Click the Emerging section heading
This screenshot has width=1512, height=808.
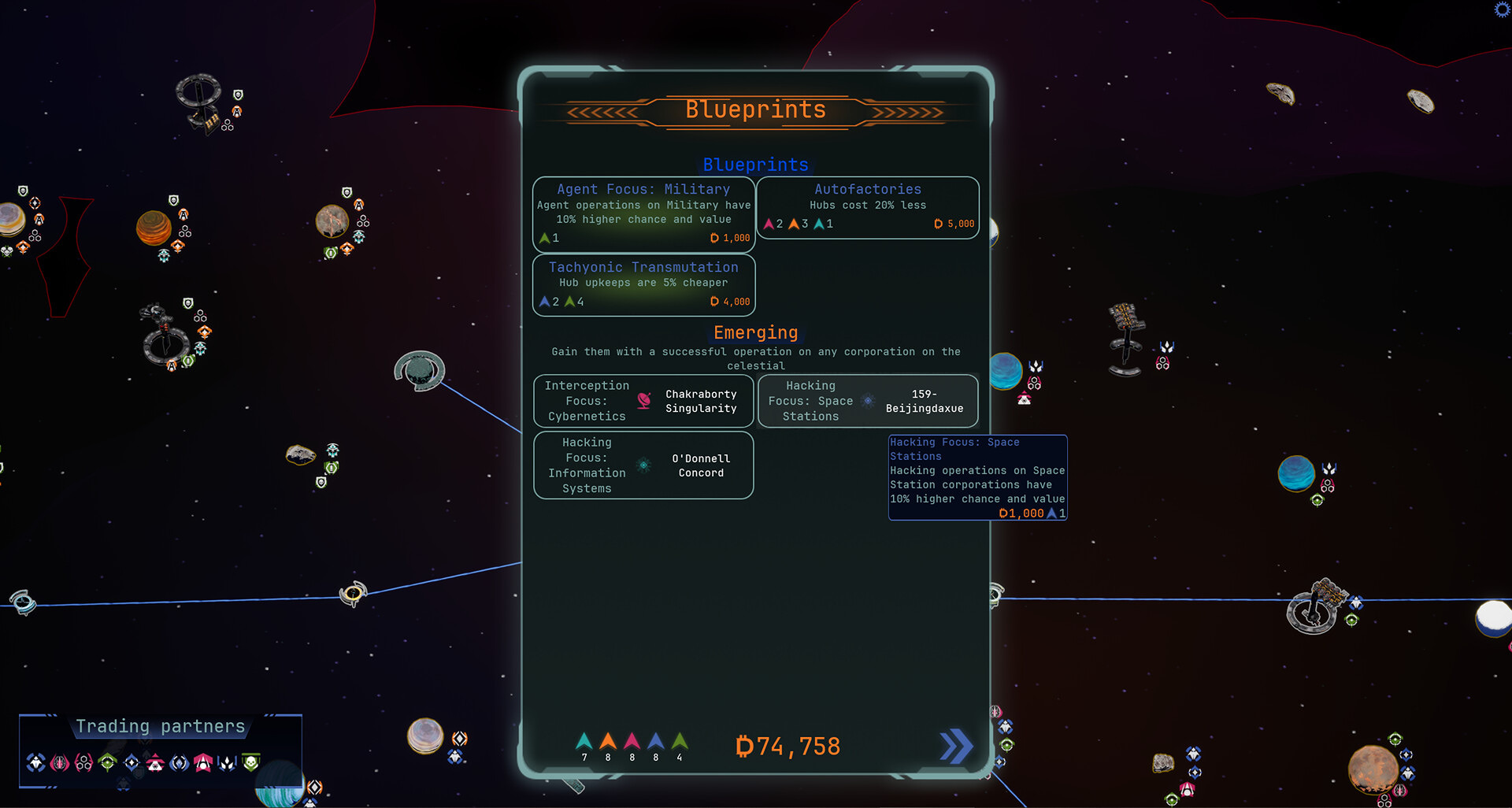click(755, 332)
